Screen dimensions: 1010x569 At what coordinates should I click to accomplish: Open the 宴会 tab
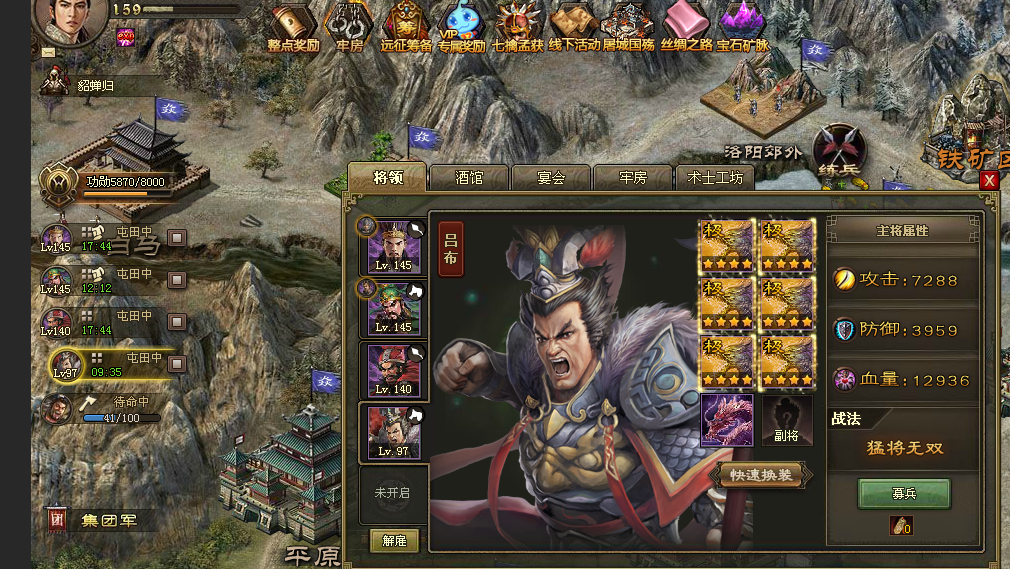pos(551,178)
